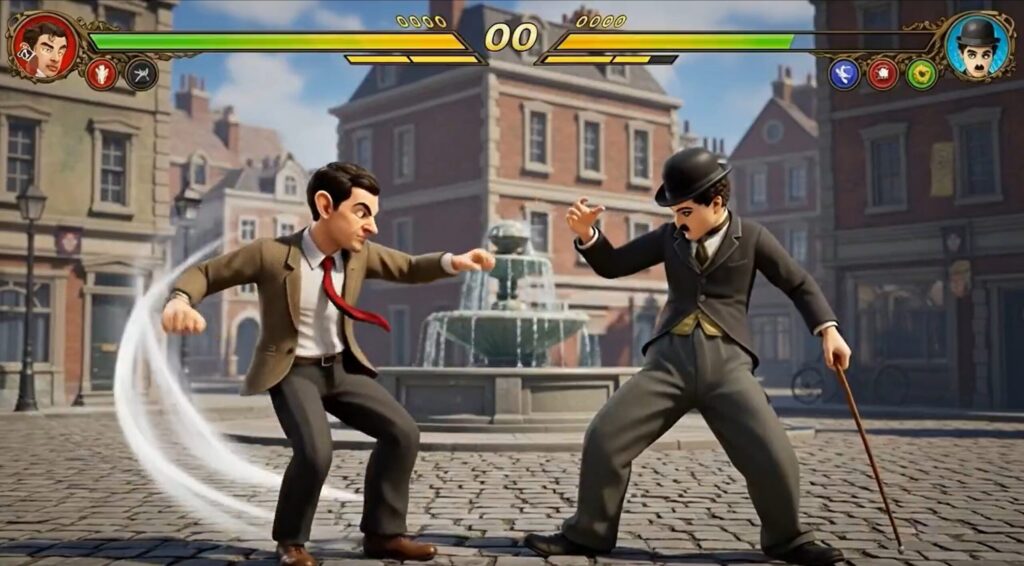
Task: Click the left fighter's red-framed portrait
Action: click(44, 45)
